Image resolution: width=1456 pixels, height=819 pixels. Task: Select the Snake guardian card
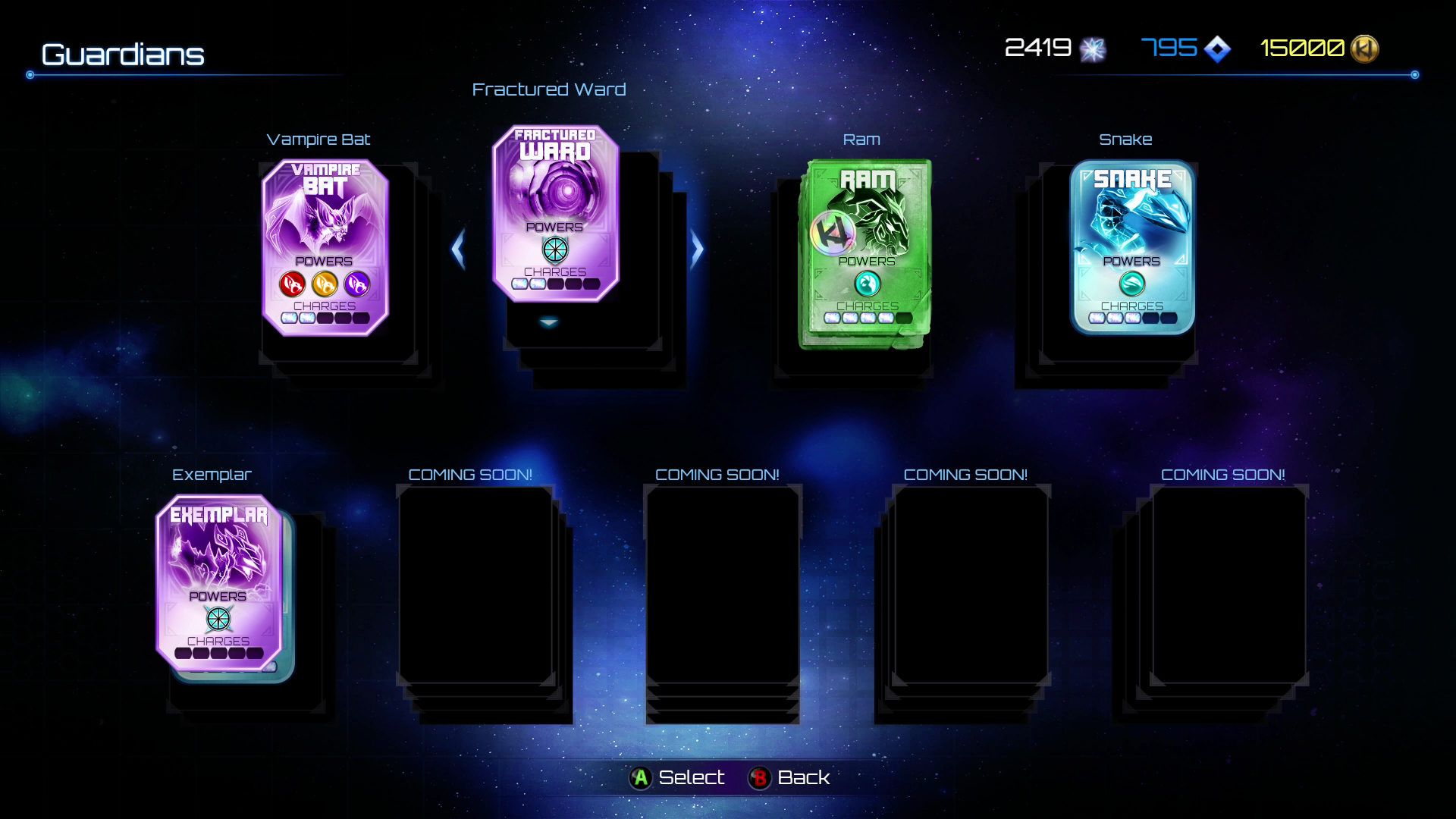tap(1131, 247)
